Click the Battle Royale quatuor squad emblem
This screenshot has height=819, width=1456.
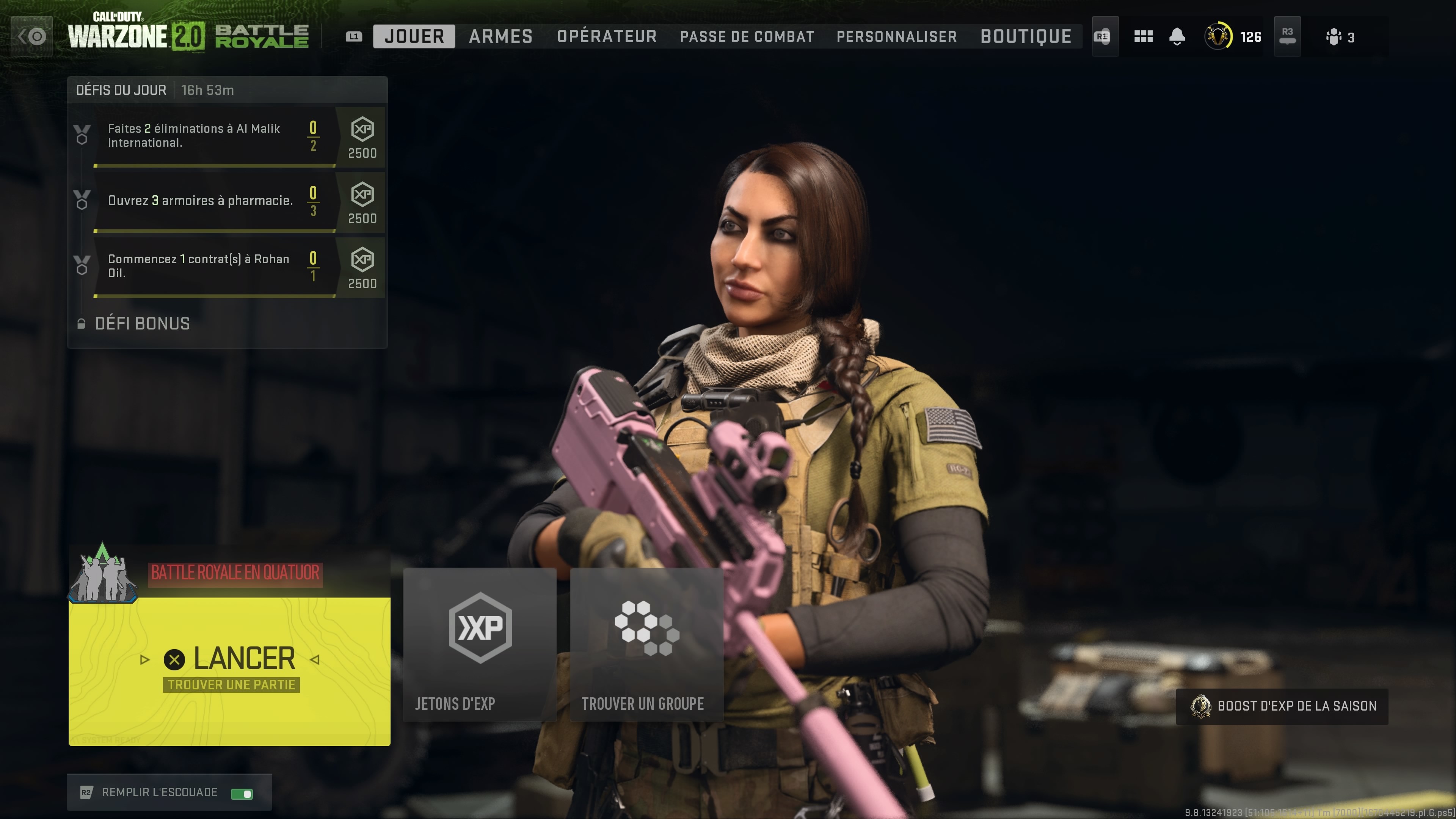pos(103,576)
